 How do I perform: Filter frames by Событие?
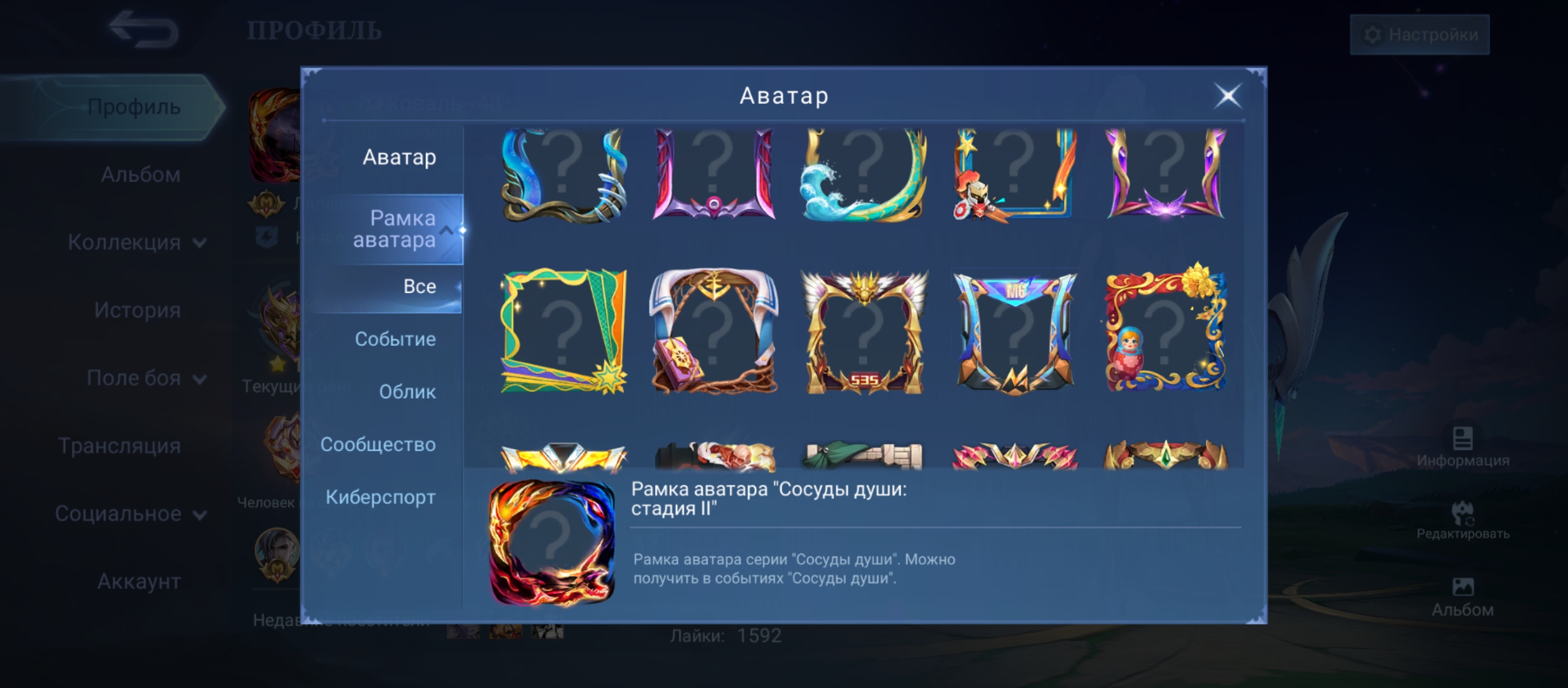pos(395,340)
